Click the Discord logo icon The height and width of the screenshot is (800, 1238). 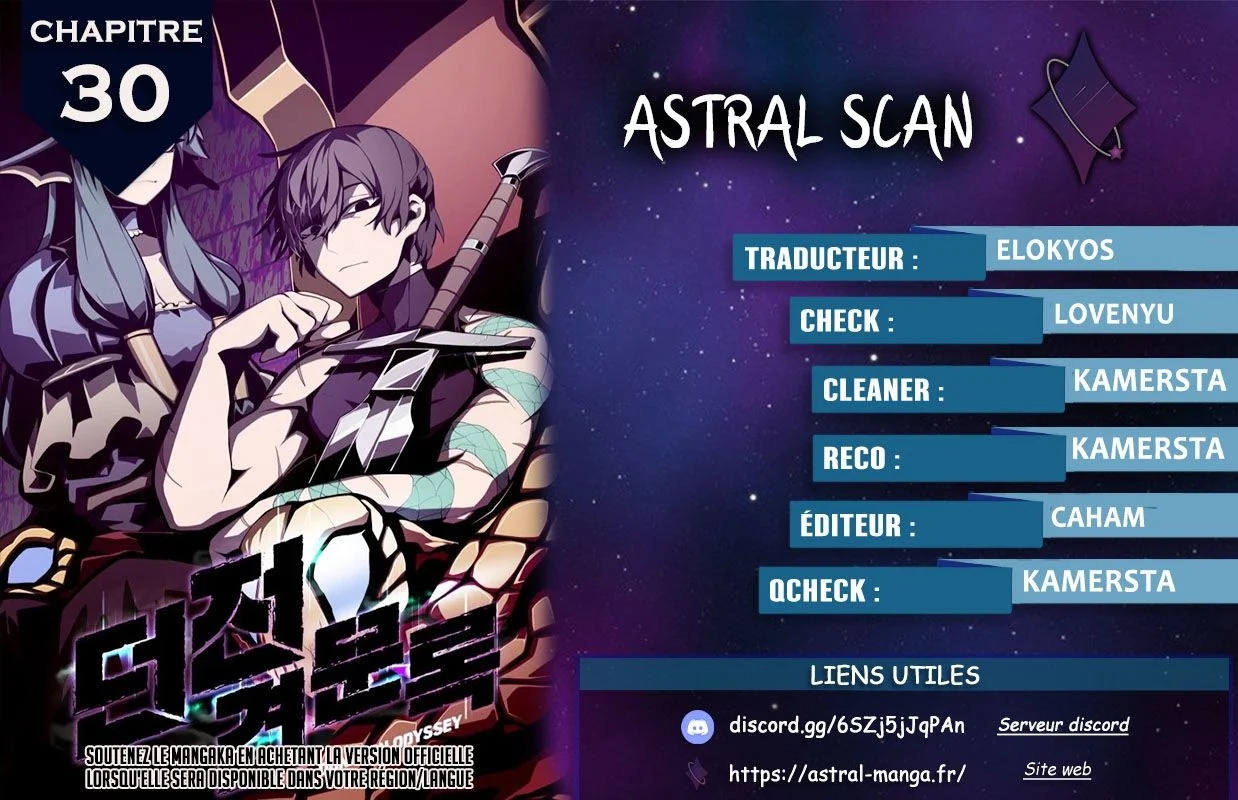pos(698,727)
